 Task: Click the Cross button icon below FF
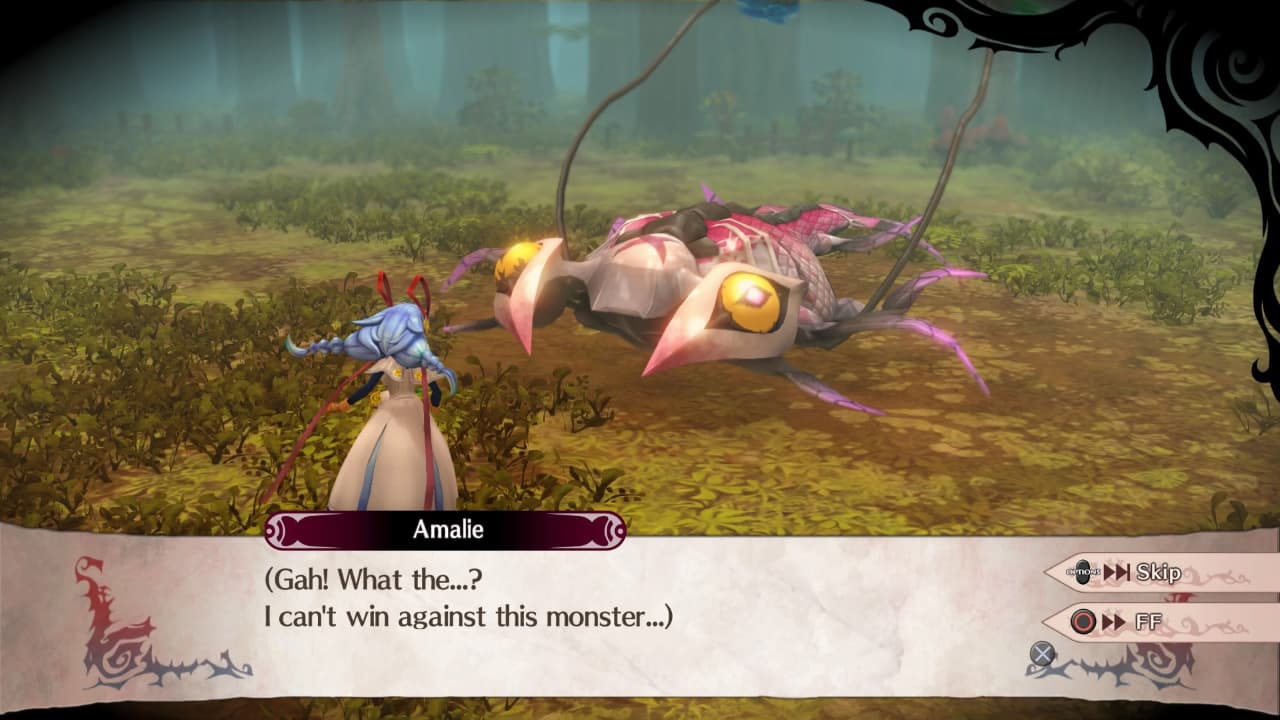click(x=1042, y=652)
